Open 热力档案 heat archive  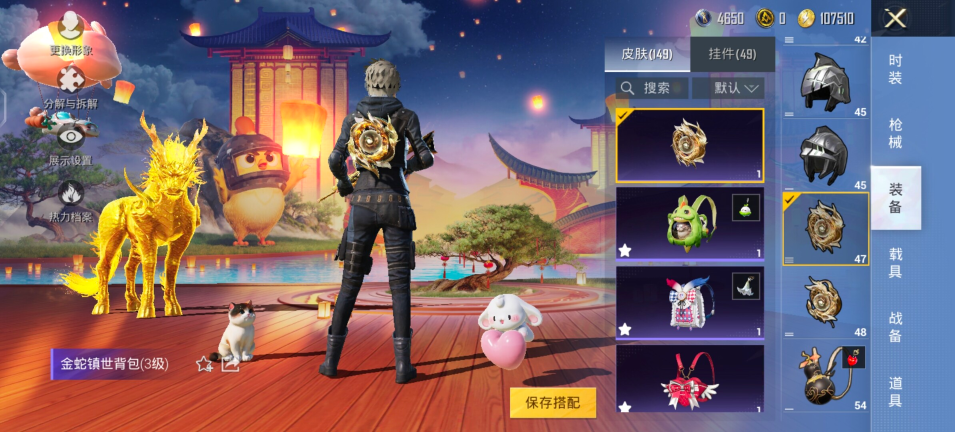click(x=70, y=198)
